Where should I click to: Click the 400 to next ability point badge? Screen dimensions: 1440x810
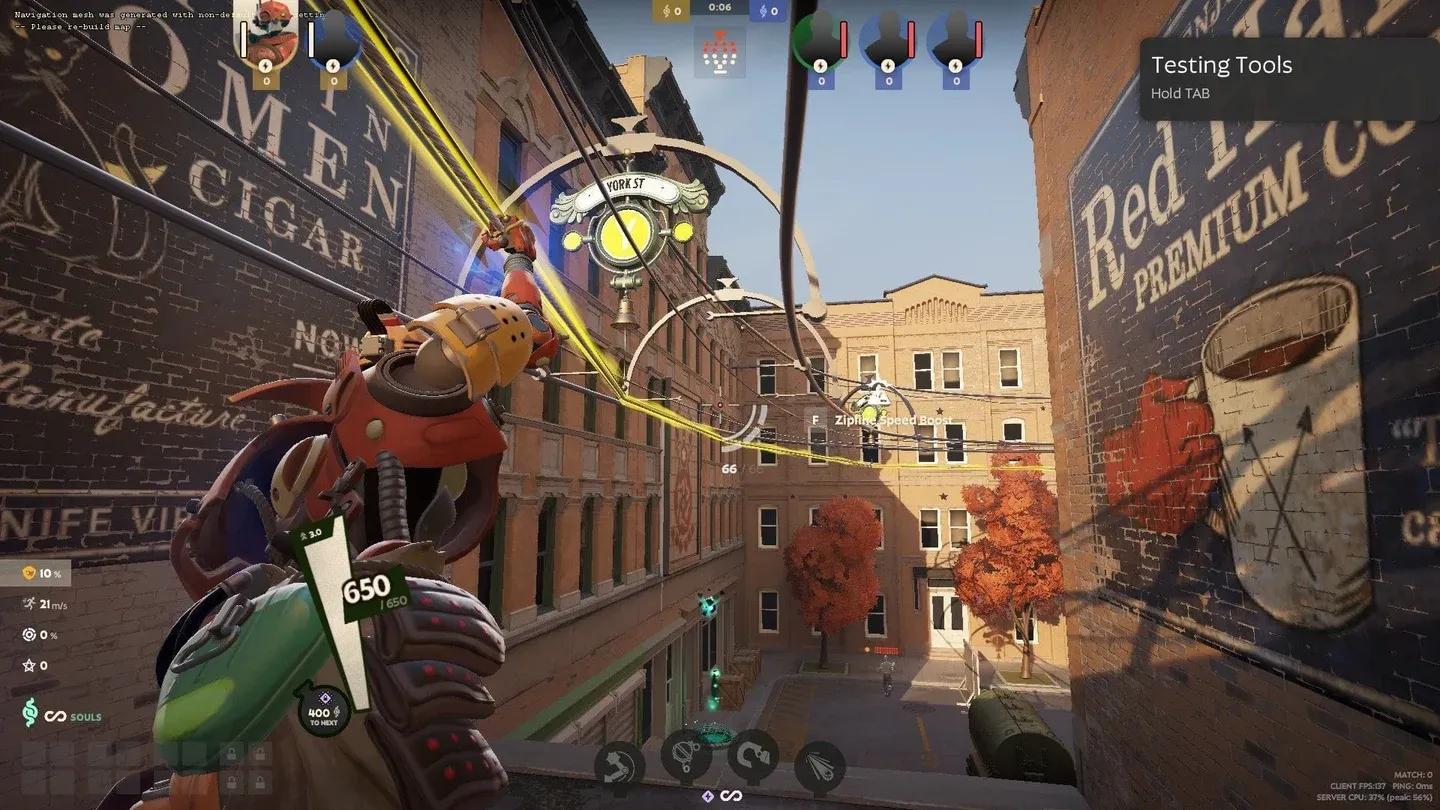click(323, 708)
